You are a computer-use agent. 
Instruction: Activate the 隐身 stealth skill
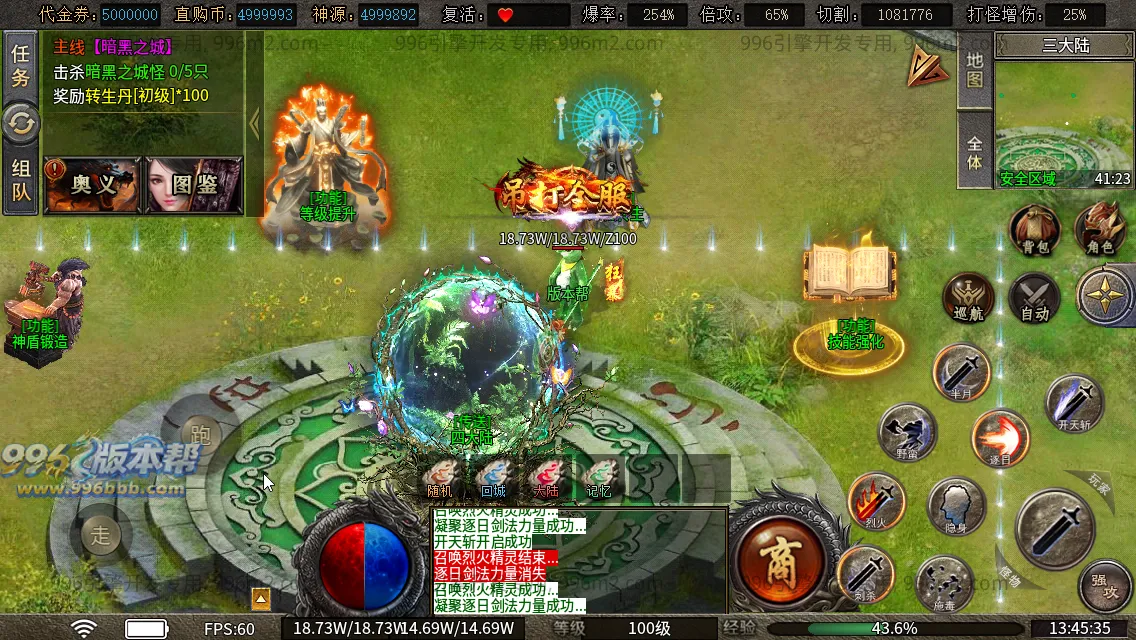[956, 507]
